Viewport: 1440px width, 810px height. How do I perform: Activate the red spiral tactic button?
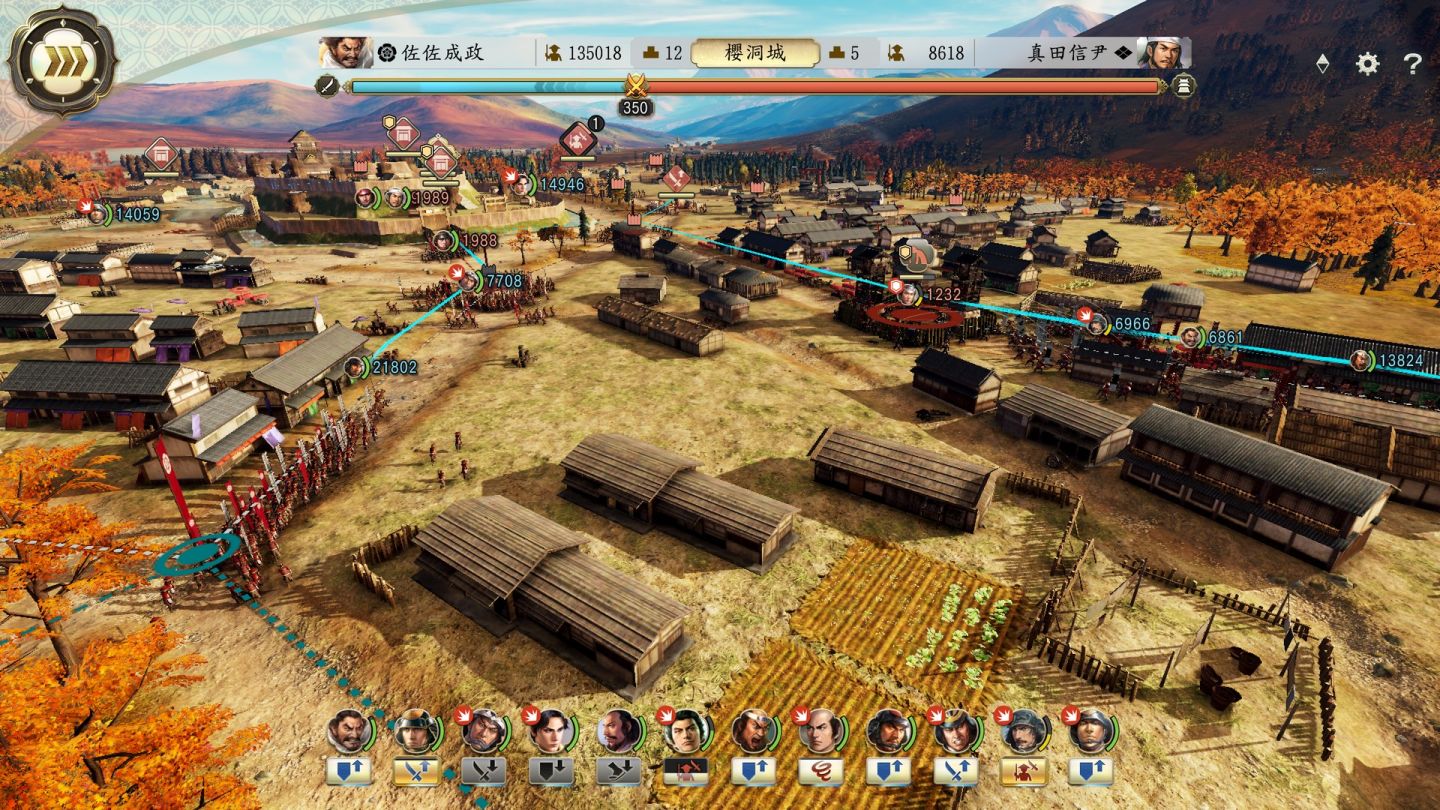pyautogui.click(x=820, y=771)
